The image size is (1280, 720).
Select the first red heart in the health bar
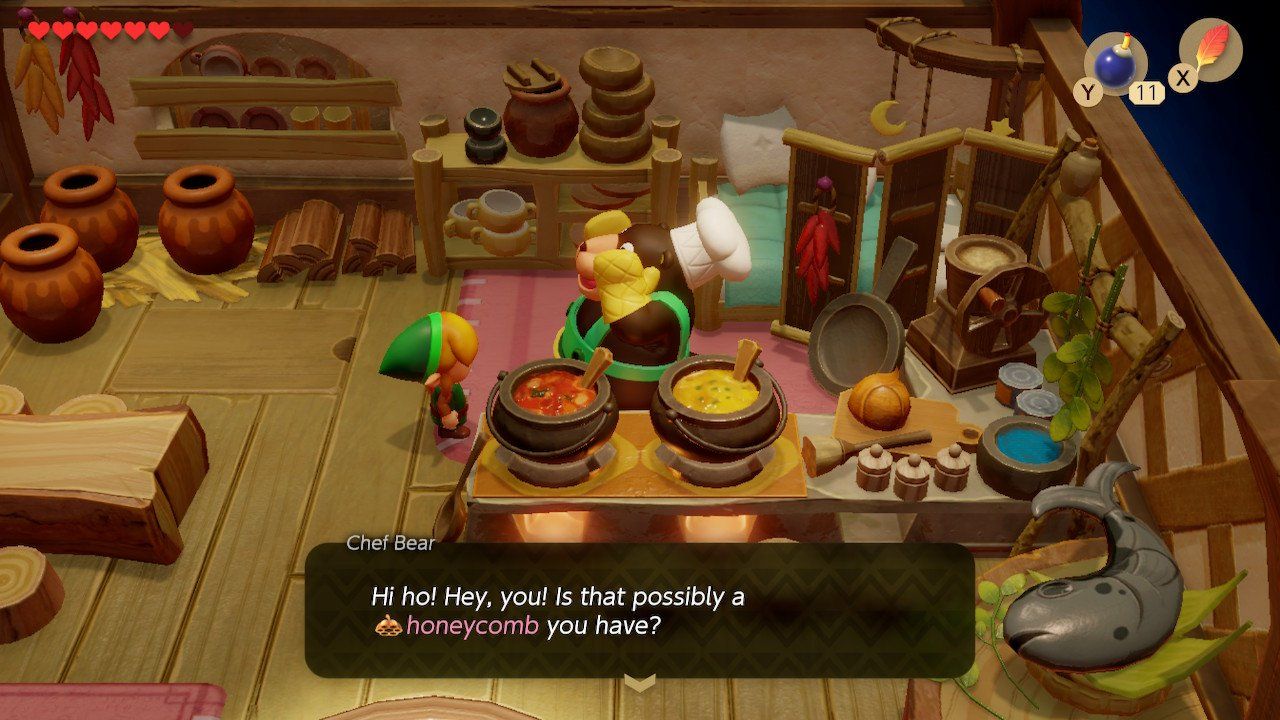37,28
